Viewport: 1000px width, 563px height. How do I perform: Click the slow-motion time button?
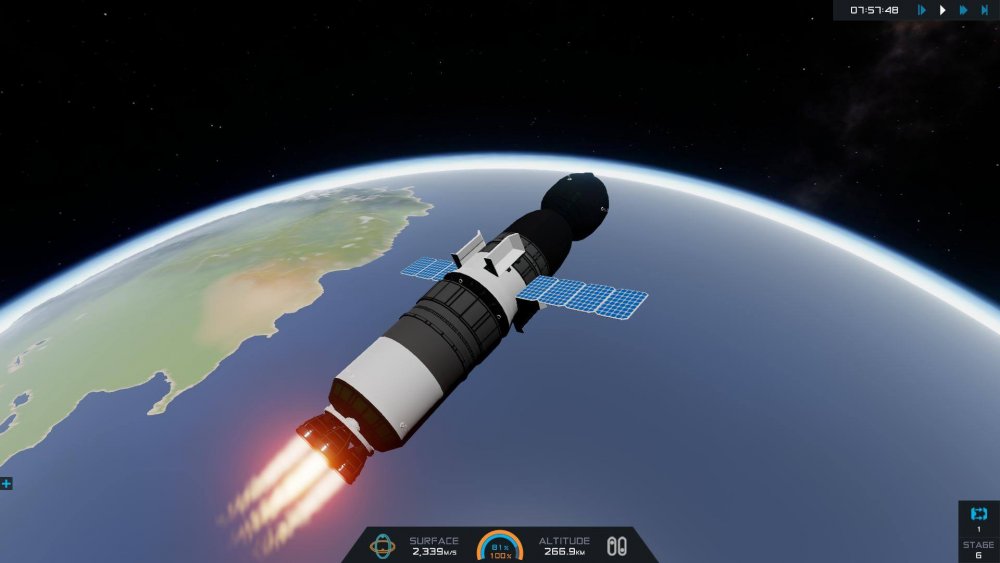click(x=921, y=10)
